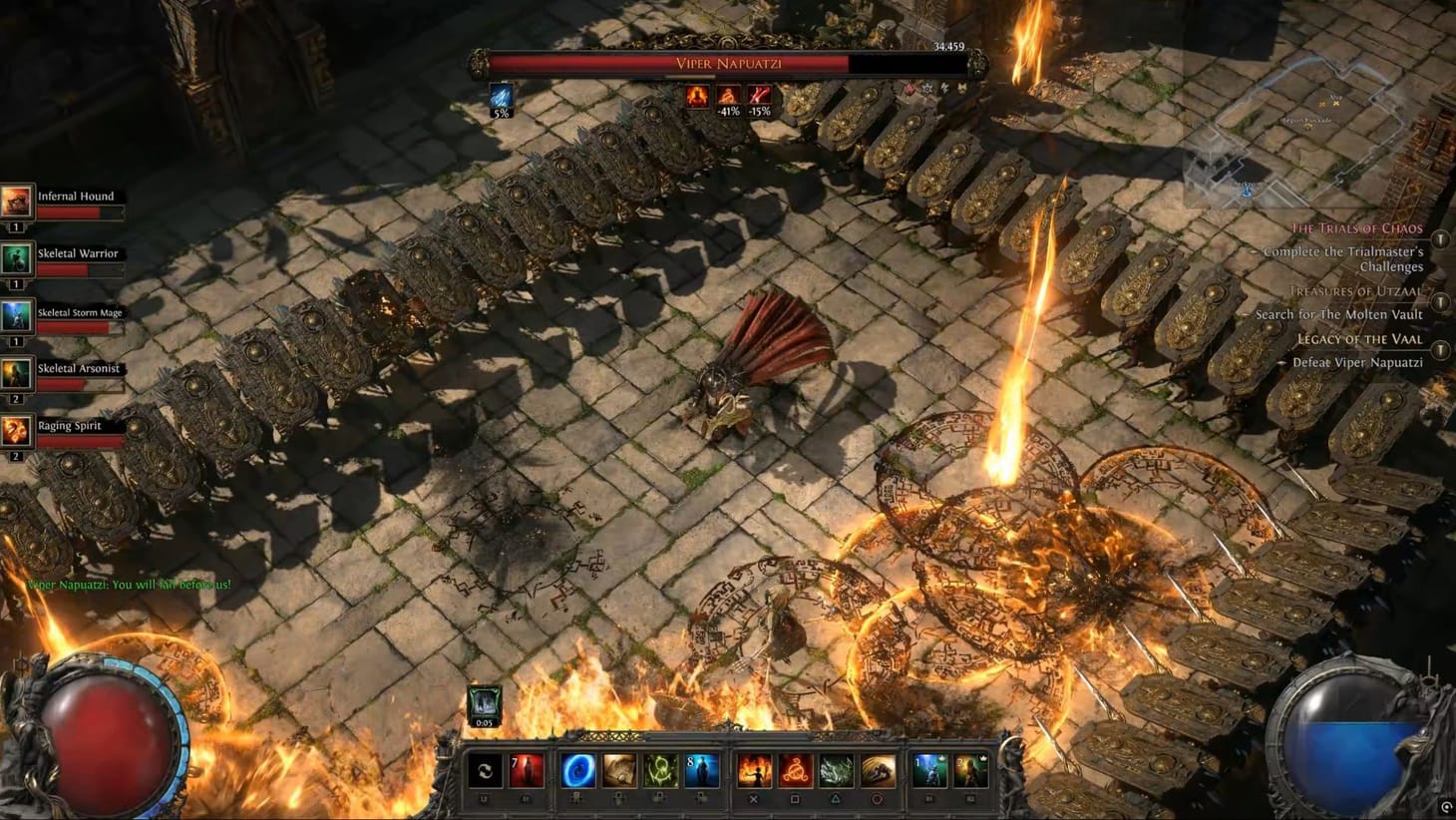Select the weapon swap icon on the skill bar

(486, 769)
